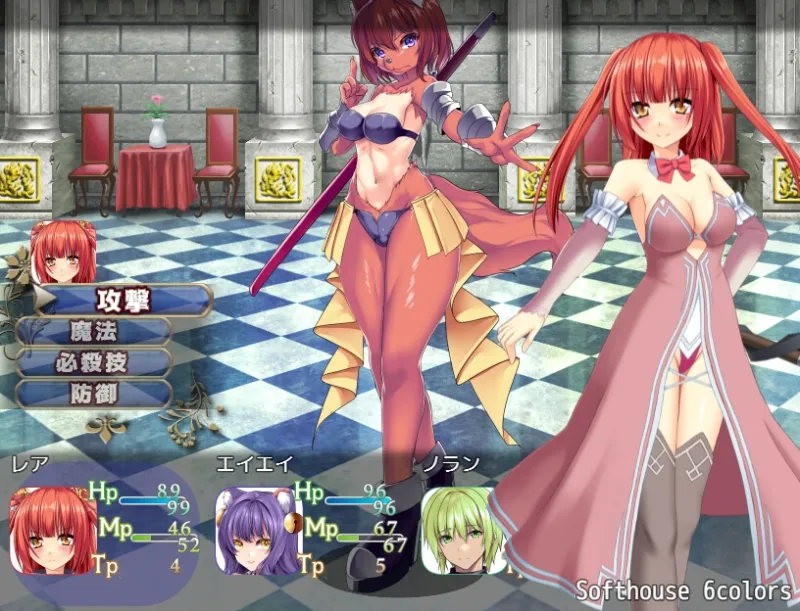
Task: Select the 攻撃 attack command
Action: click(122, 299)
